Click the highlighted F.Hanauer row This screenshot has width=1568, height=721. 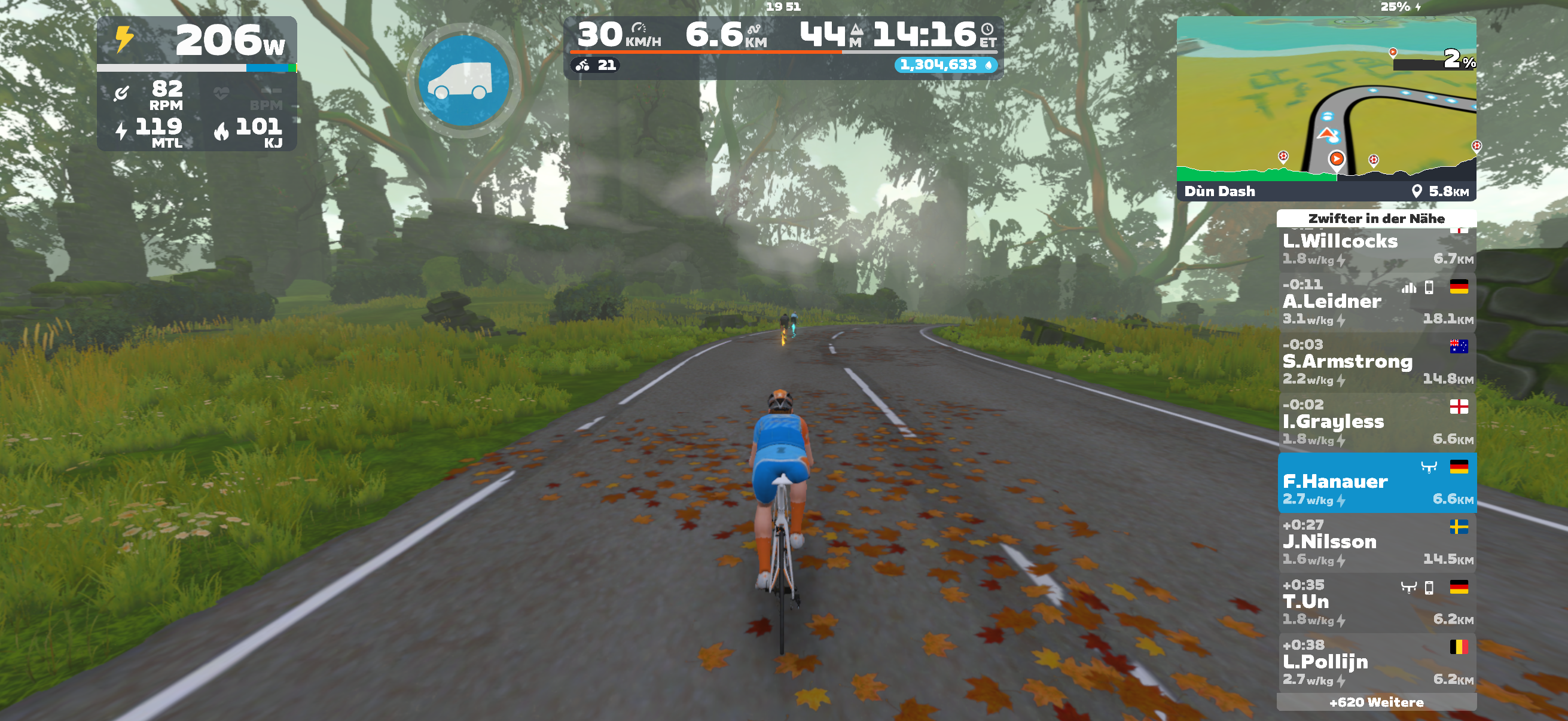pos(1375,482)
